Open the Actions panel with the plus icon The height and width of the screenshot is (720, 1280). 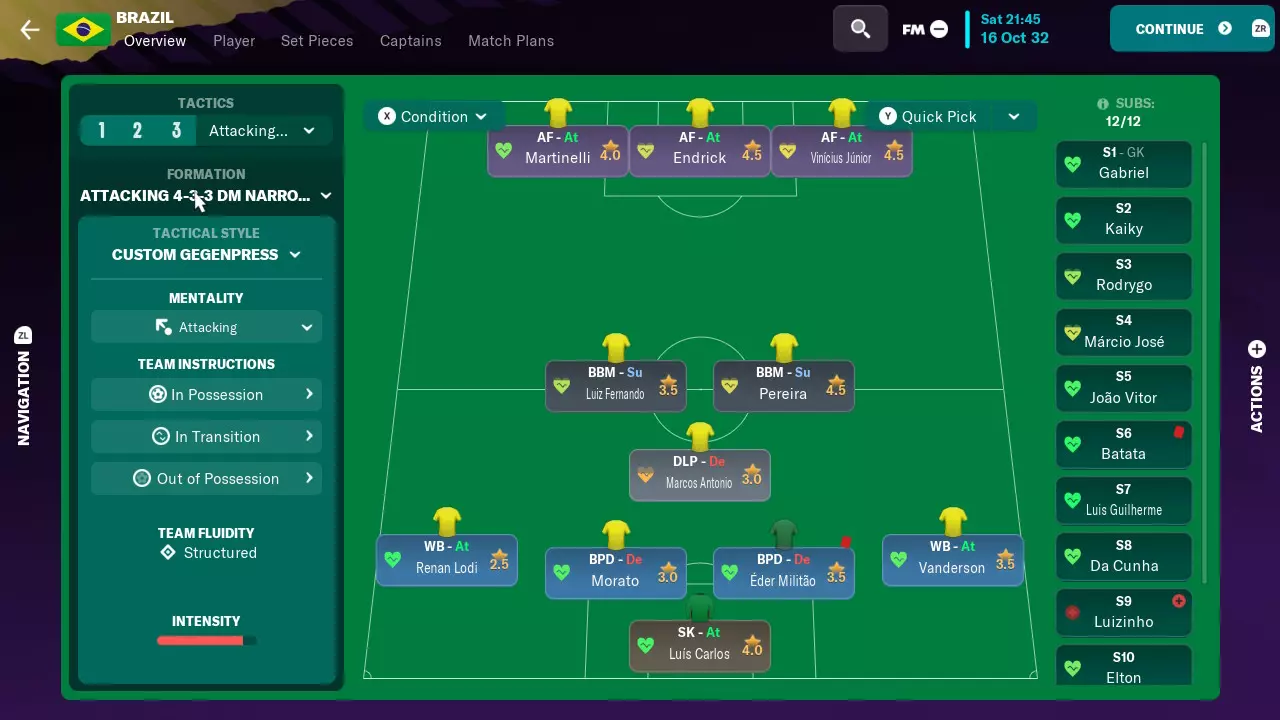1256,350
